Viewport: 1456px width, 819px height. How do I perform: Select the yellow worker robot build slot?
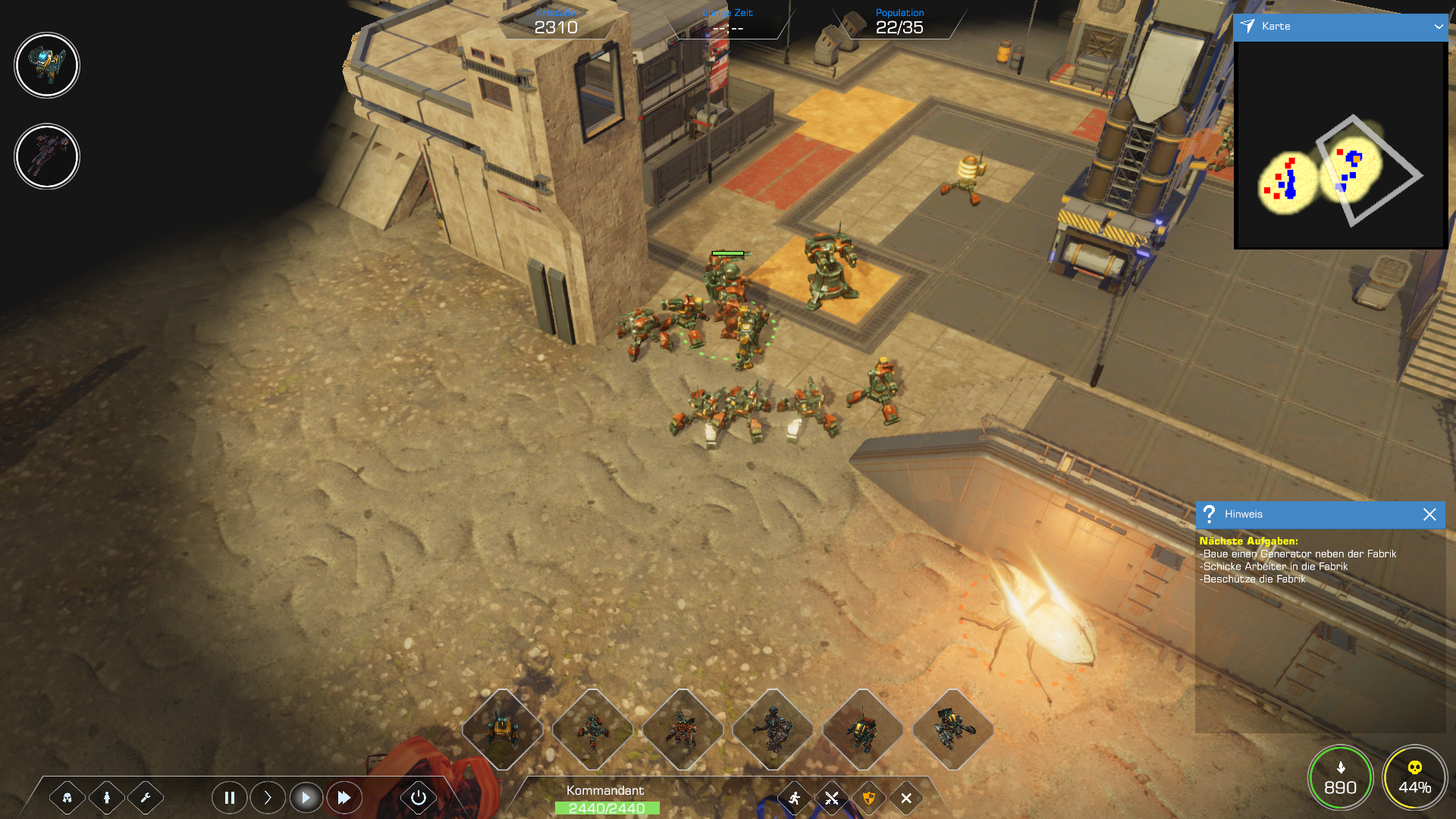(x=502, y=730)
